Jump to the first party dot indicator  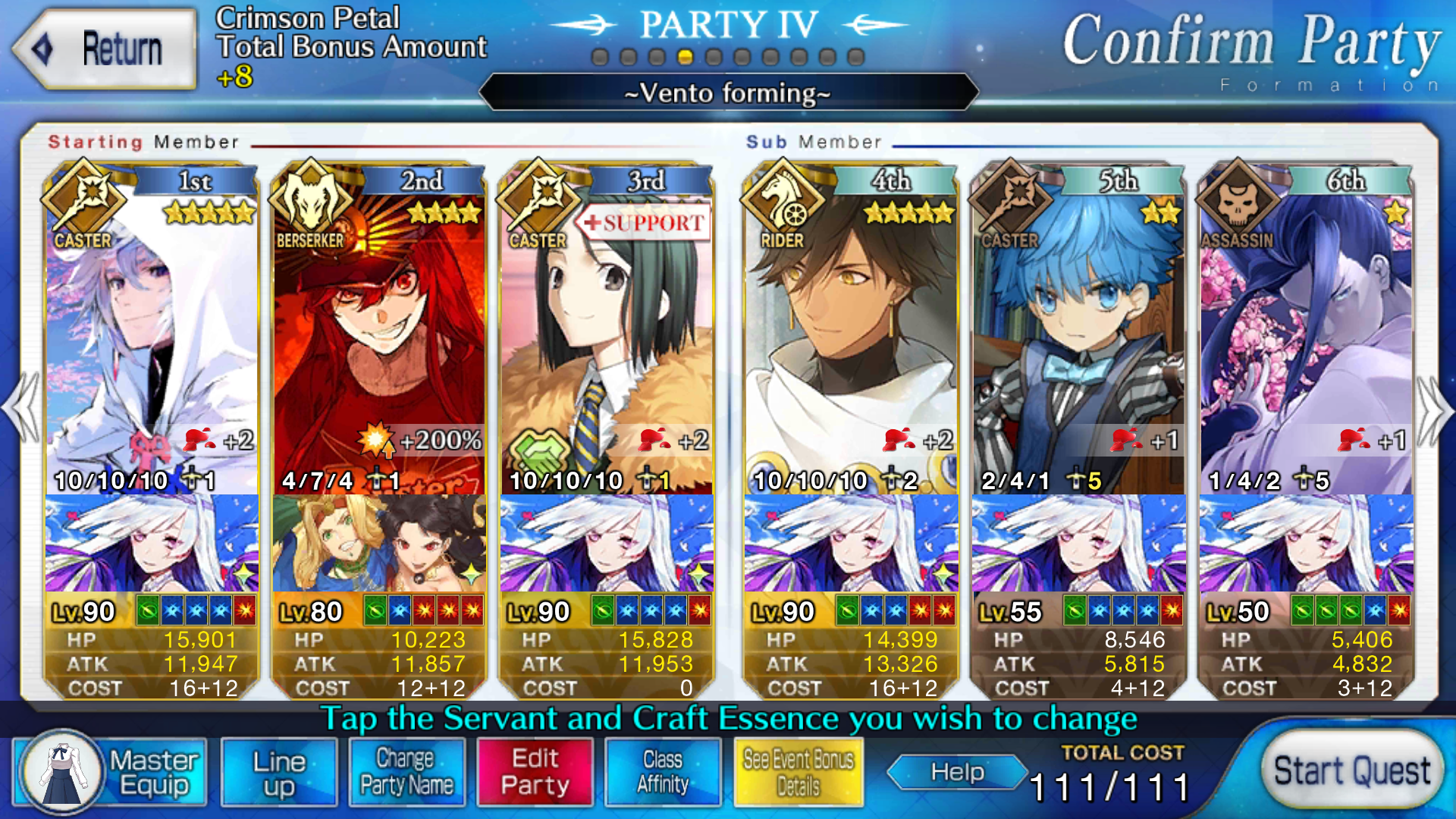(x=600, y=58)
